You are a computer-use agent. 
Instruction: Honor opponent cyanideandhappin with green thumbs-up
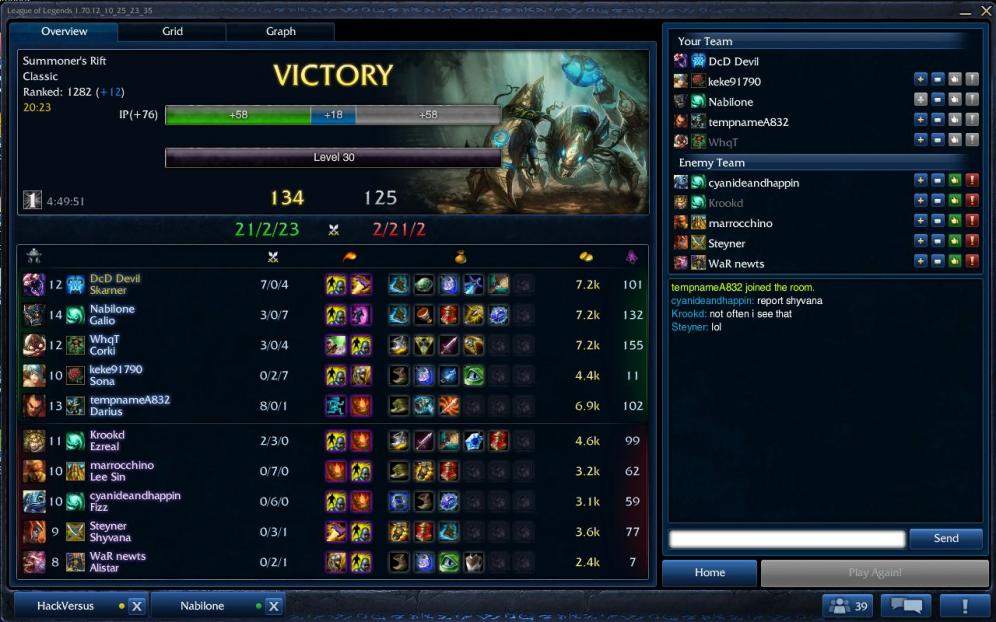[x=955, y=182]
